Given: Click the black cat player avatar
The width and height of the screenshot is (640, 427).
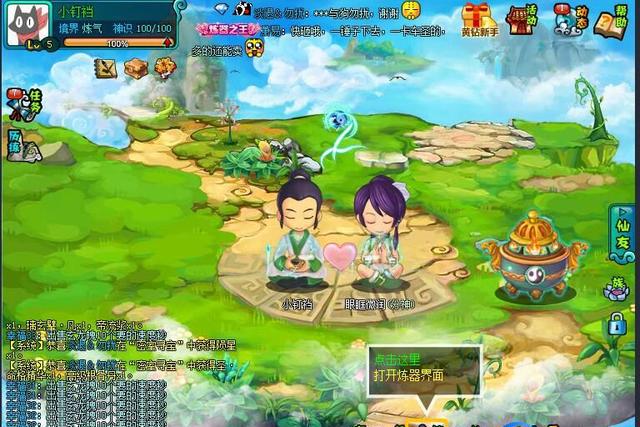Looking at the screenshot, I should click(27, 23).
